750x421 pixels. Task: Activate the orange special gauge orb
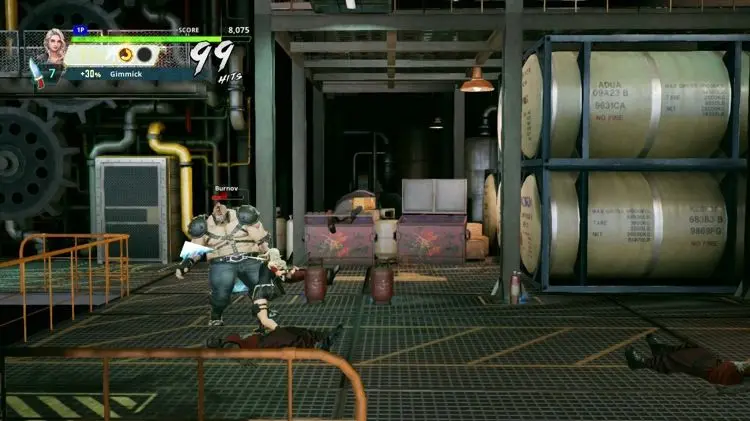[126, 54]
